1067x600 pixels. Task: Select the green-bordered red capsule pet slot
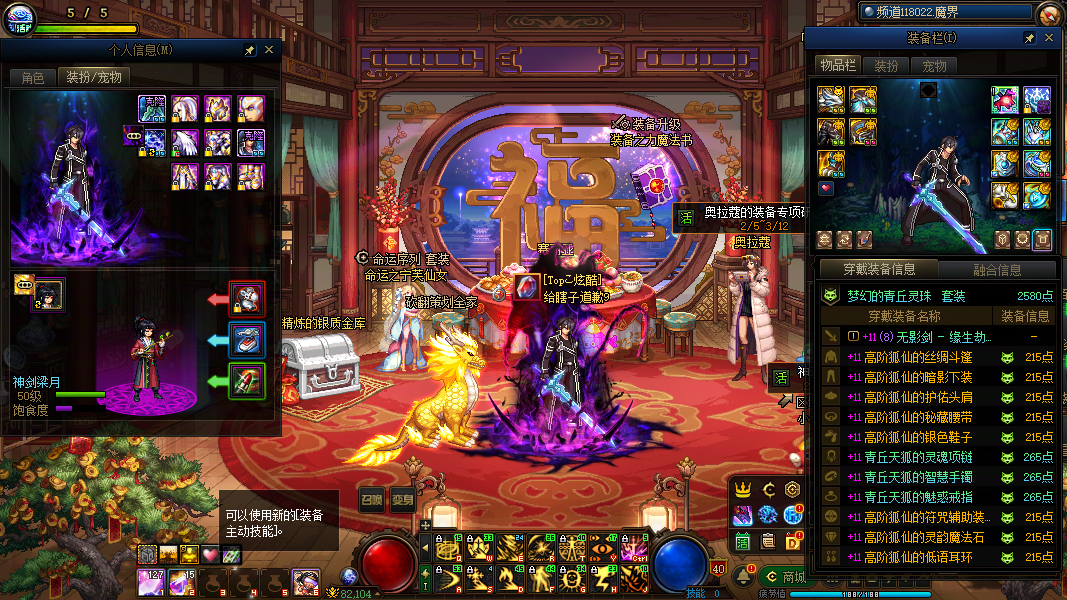tap(246, 381)
